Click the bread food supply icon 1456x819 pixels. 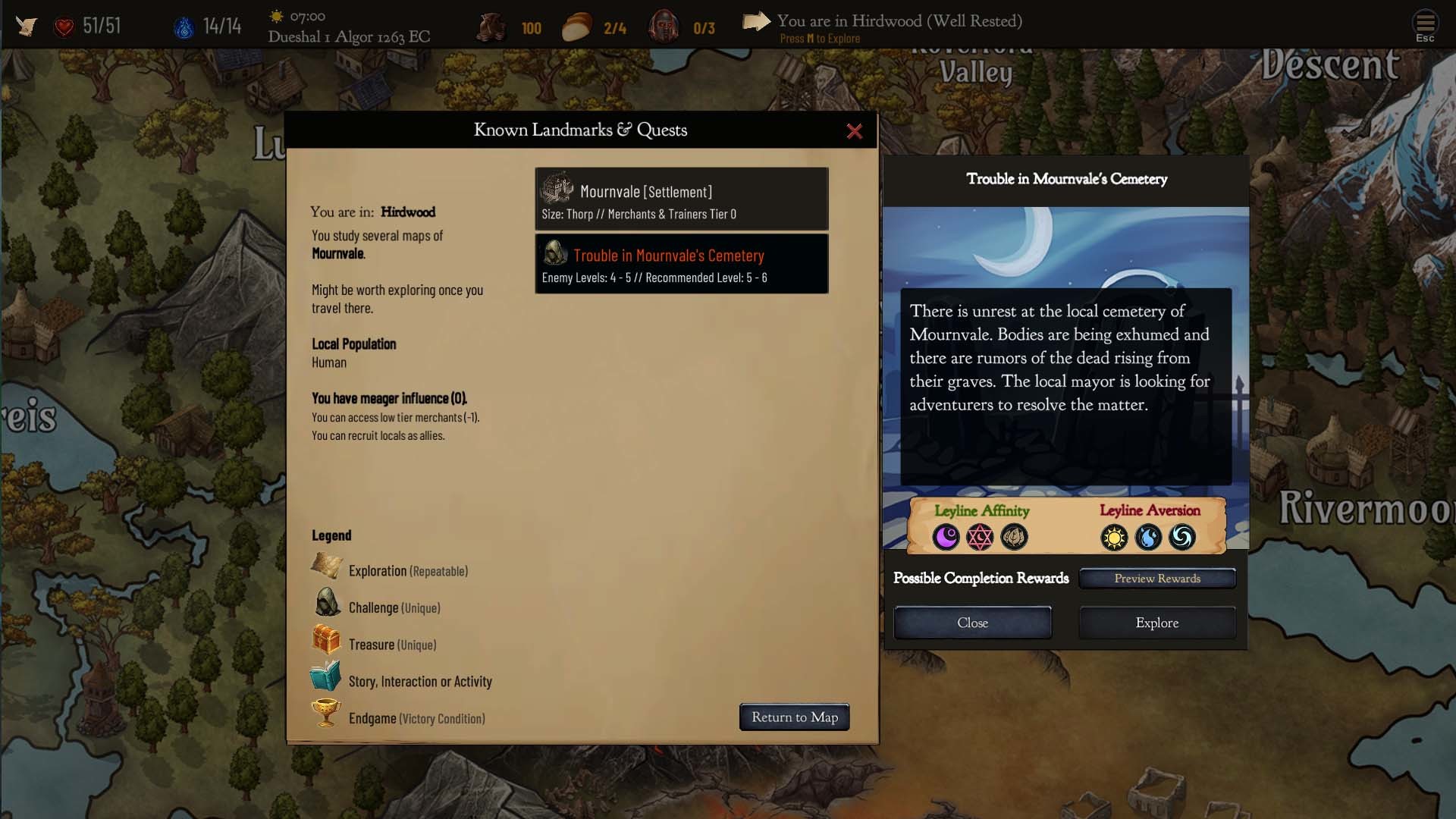[x=577, y=27]
